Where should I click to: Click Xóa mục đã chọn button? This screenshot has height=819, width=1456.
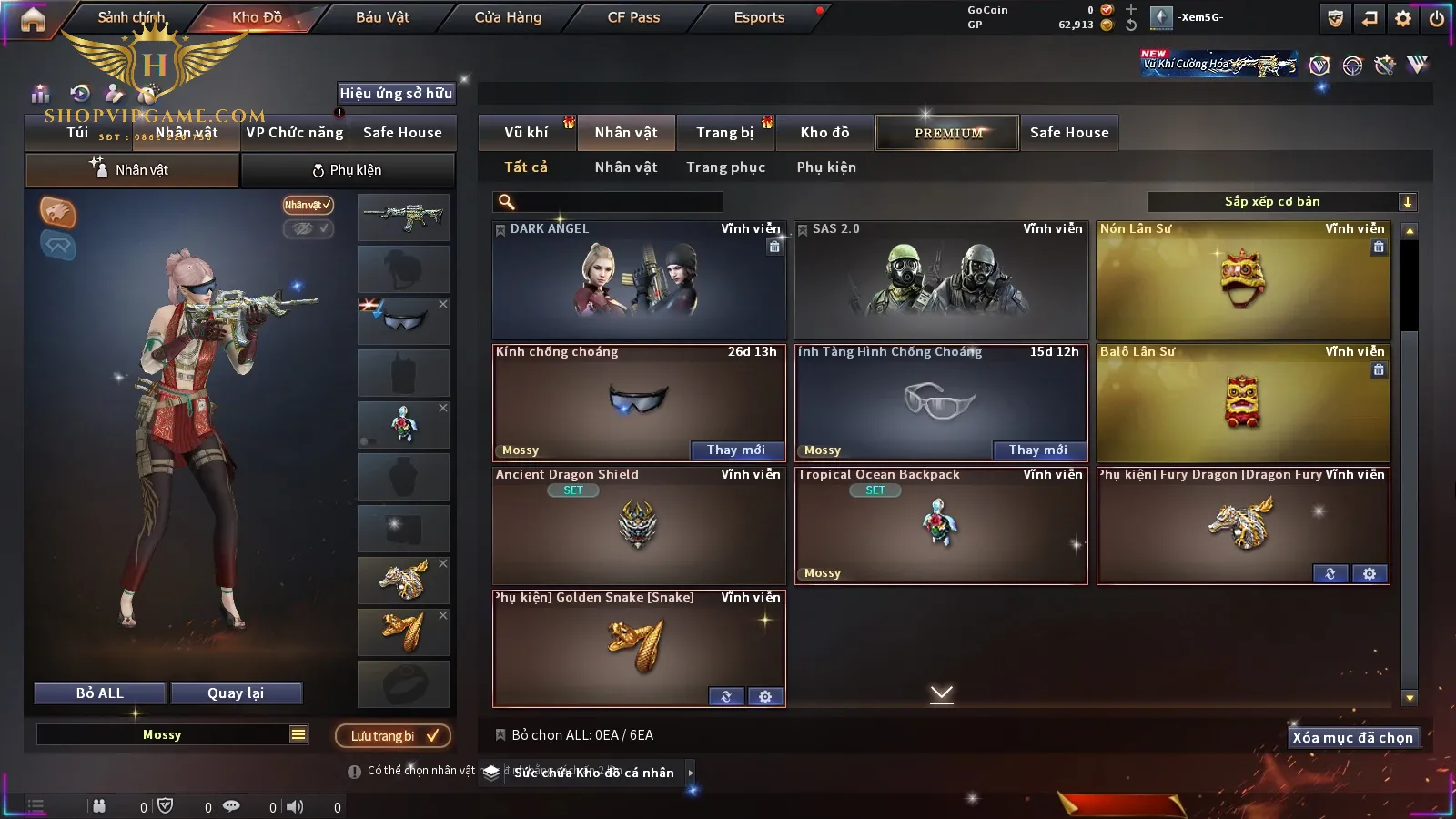point(1352,738)
